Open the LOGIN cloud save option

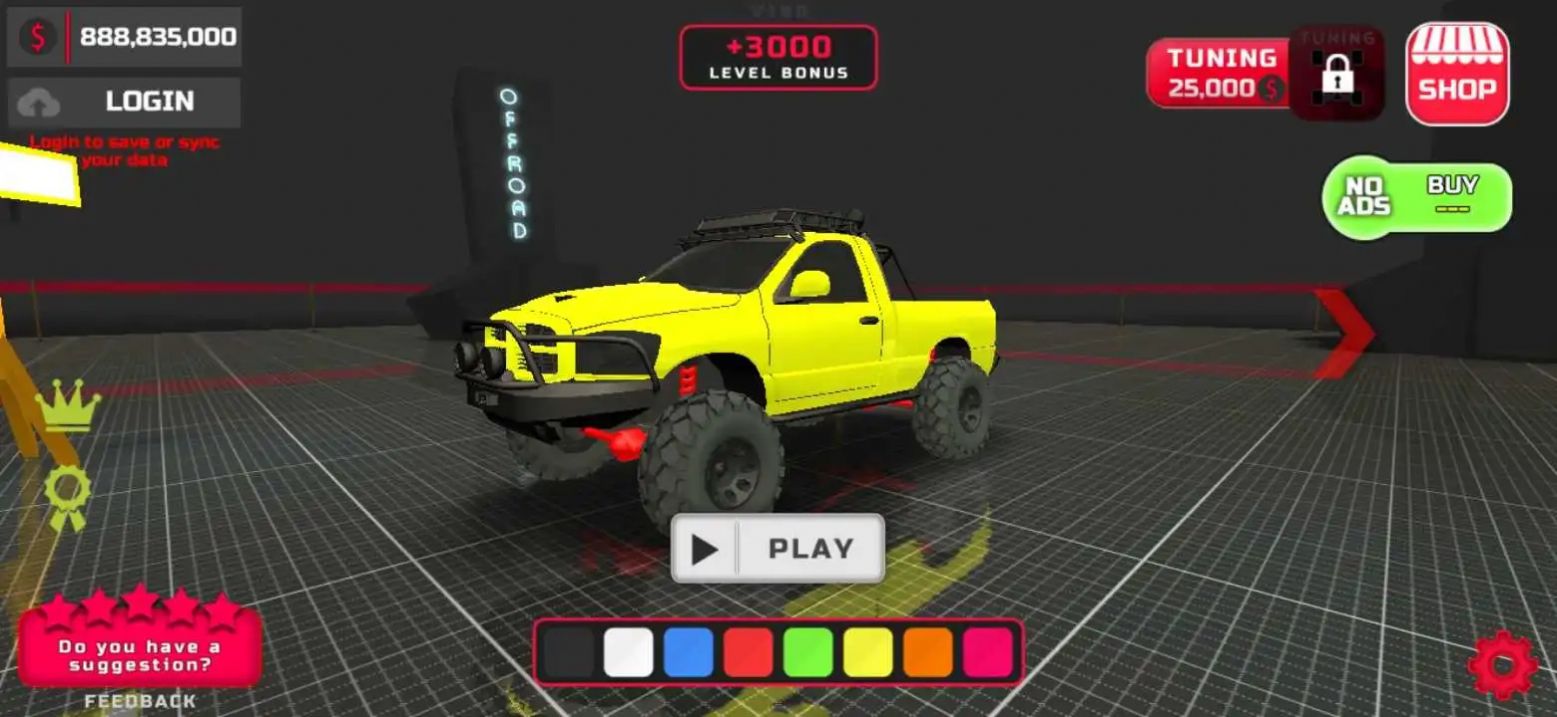point(124,102)
